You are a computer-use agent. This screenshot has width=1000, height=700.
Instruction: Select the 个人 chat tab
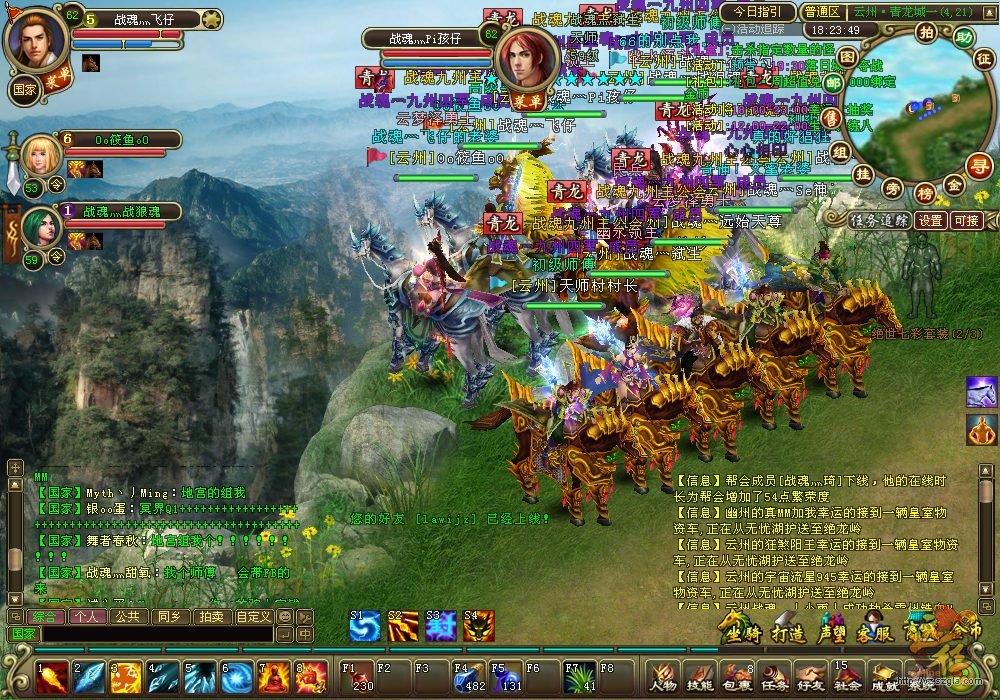click(87, 617)
